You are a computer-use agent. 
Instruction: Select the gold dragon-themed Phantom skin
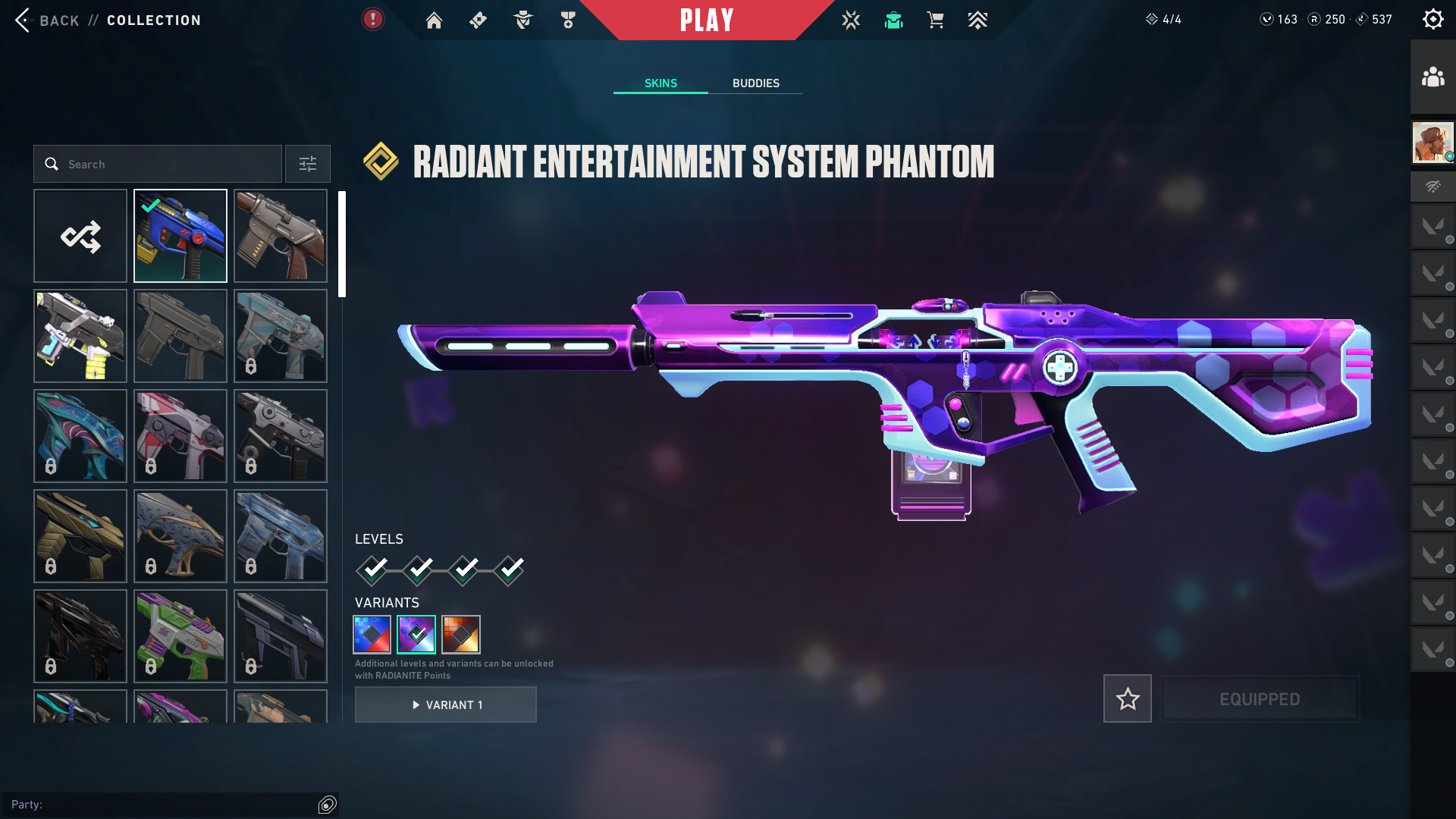click(x=80, y=536)
